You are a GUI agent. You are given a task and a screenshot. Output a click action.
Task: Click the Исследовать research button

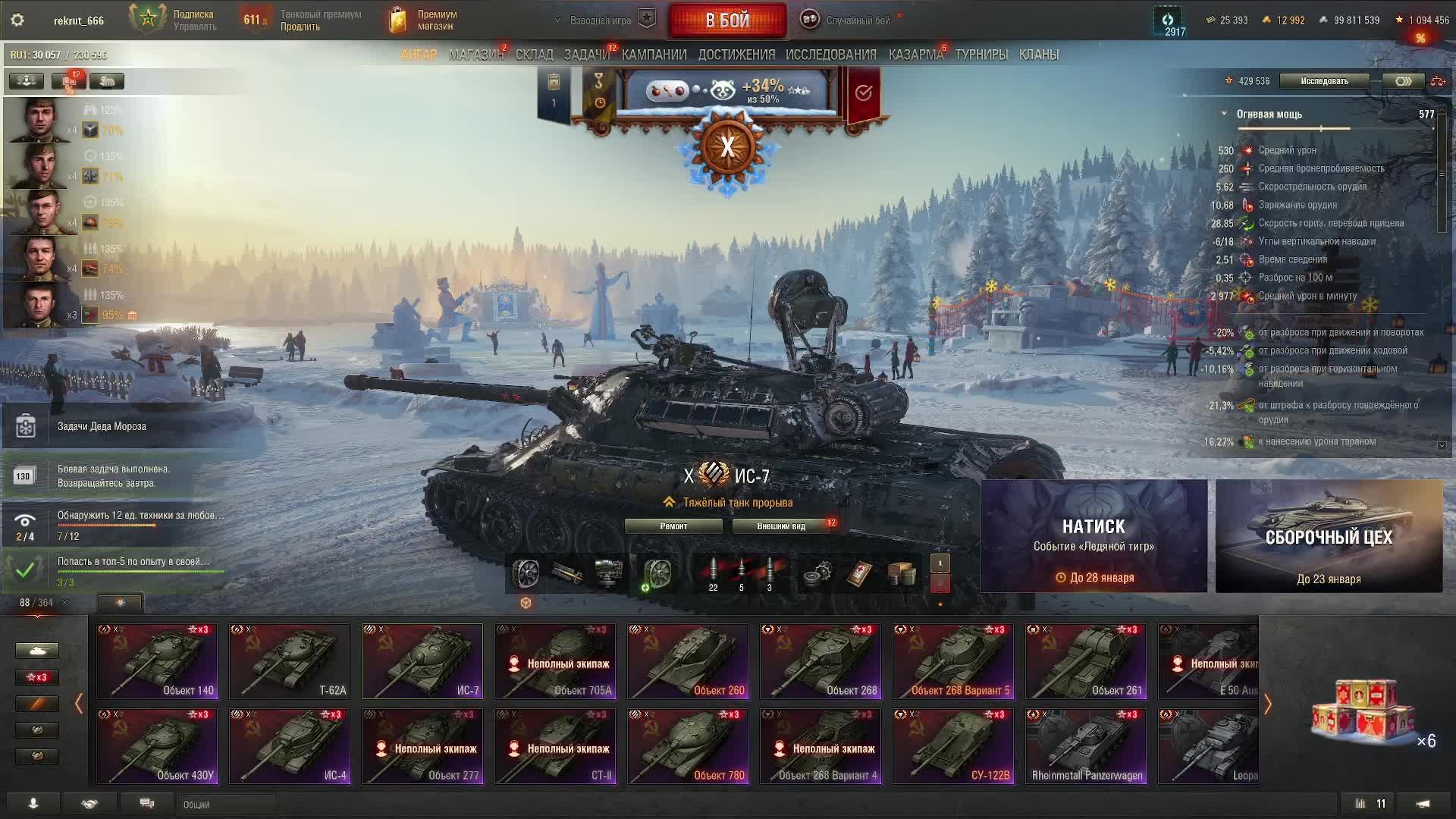coord(1324,81)
